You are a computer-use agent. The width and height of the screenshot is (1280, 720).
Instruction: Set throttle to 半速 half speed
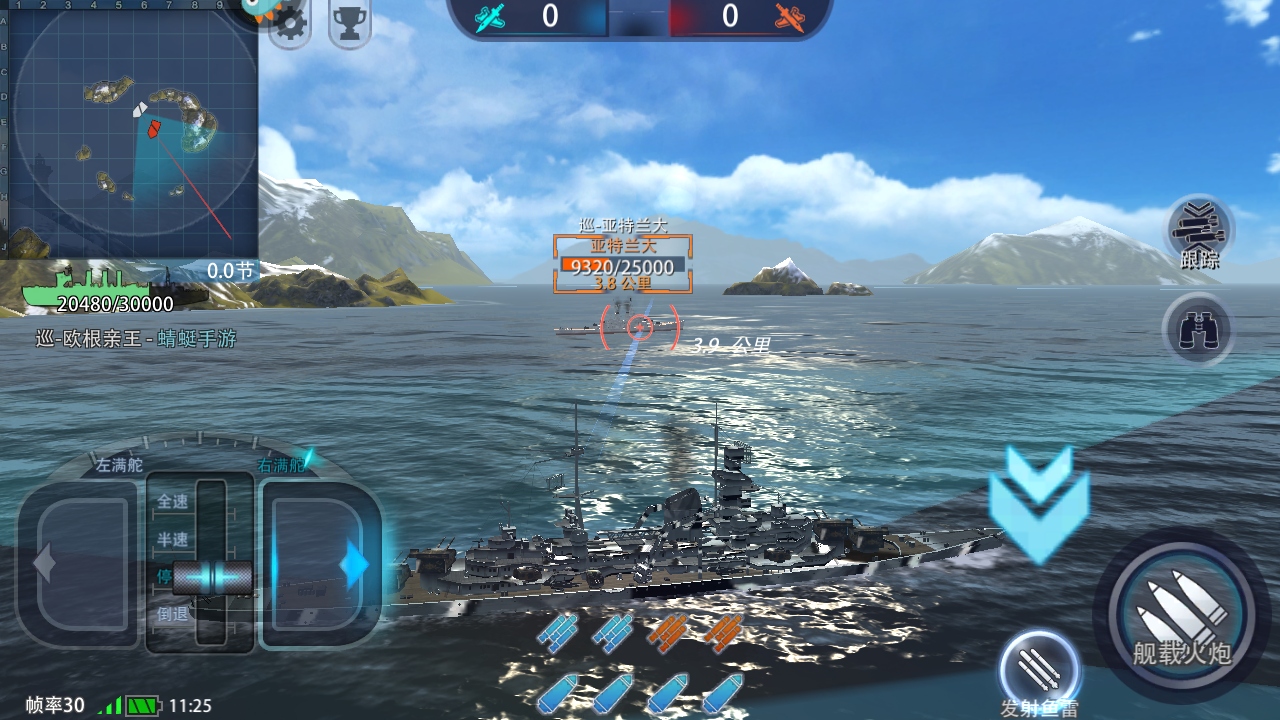173,540
